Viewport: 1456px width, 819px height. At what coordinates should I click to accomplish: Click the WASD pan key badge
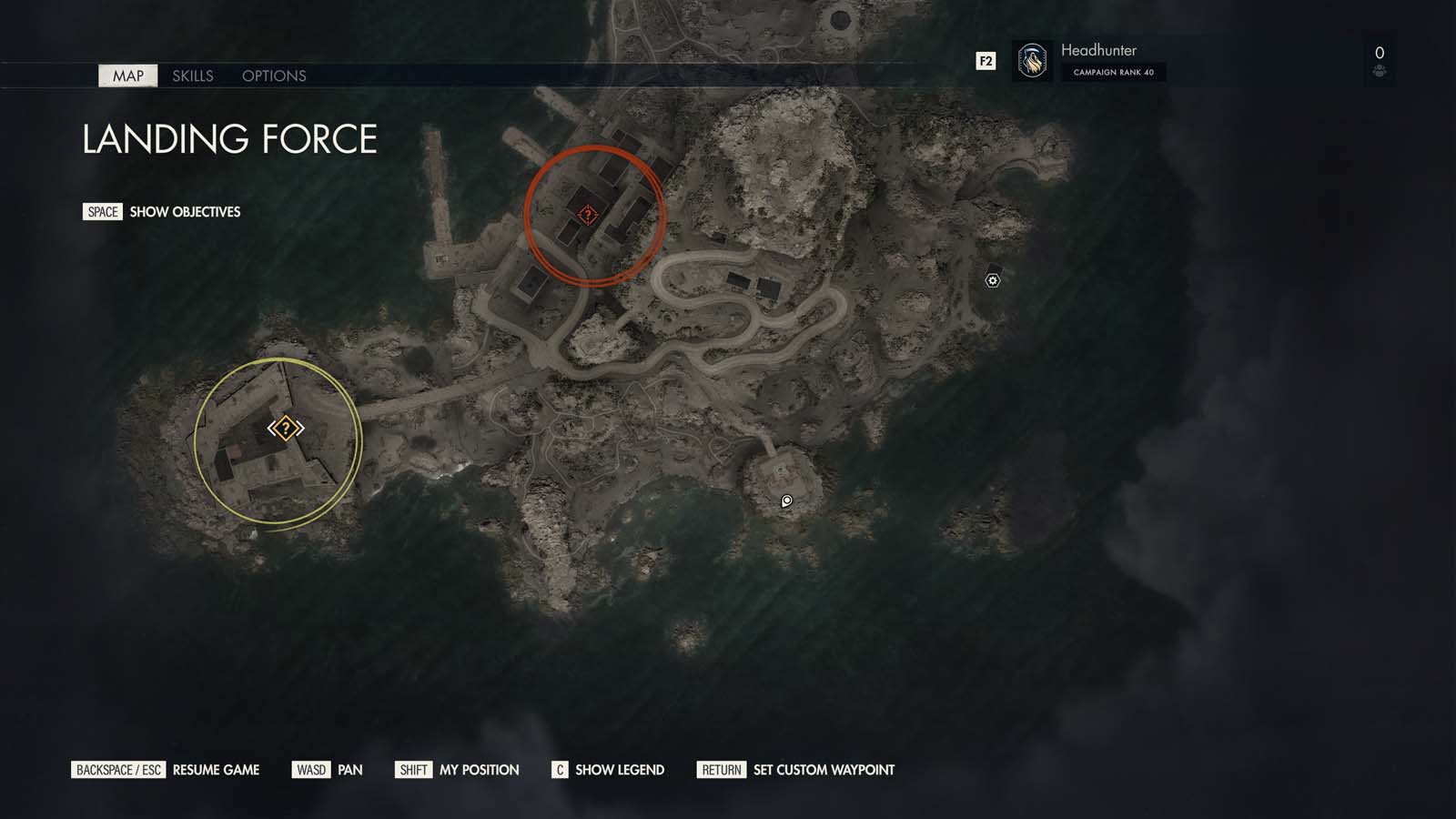310,770
